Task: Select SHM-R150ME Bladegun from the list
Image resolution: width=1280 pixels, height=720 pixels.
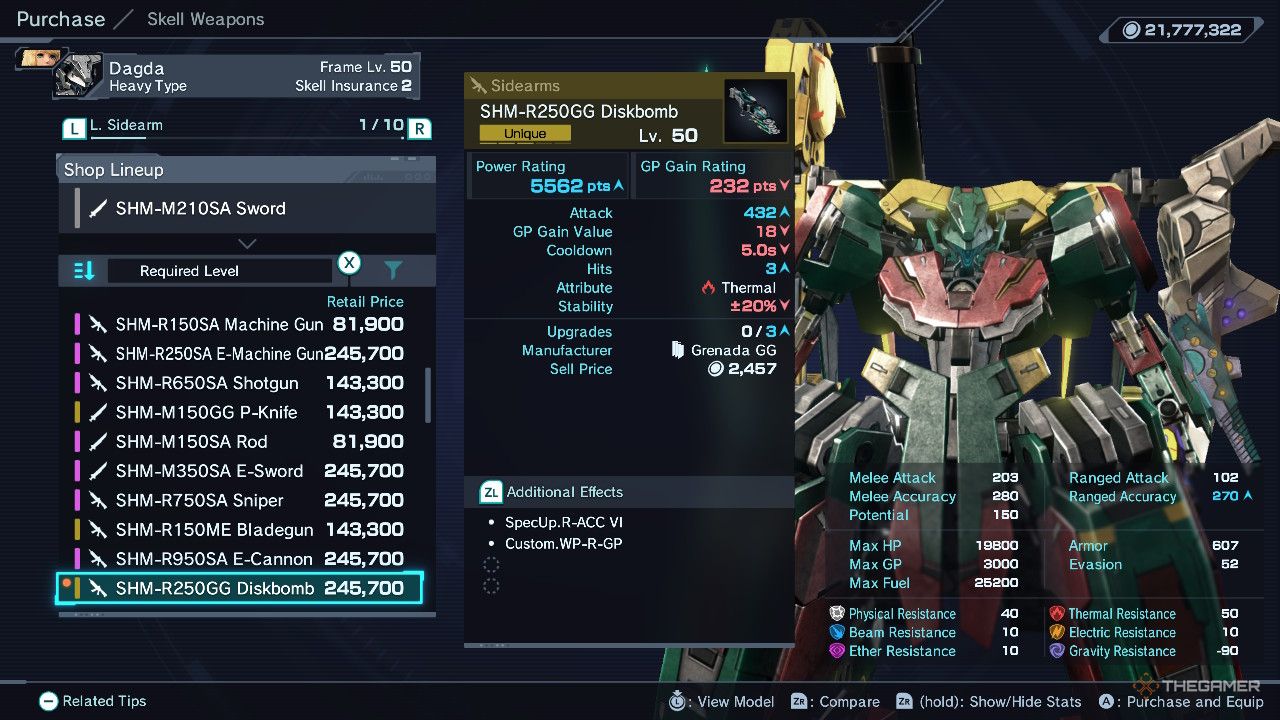Action: click(240, 529)
